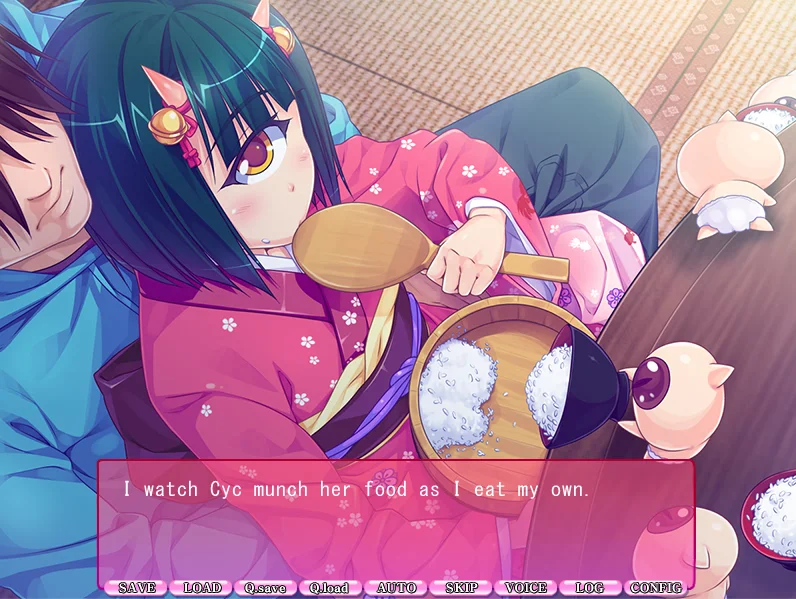Activate the SKIP button

(461, 588)
